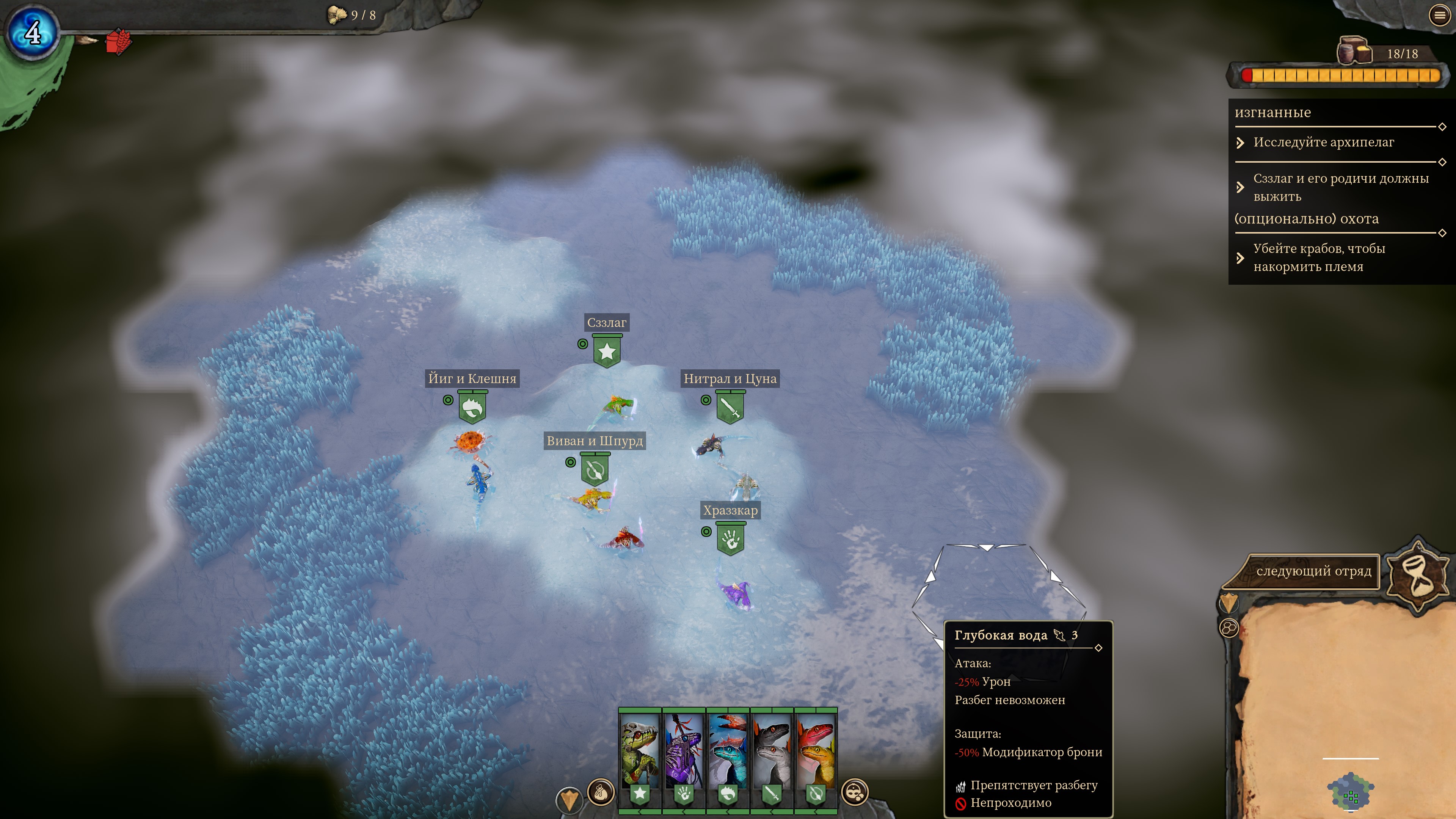Select the red and yellow raptor portrait

(x=816, y=752)
